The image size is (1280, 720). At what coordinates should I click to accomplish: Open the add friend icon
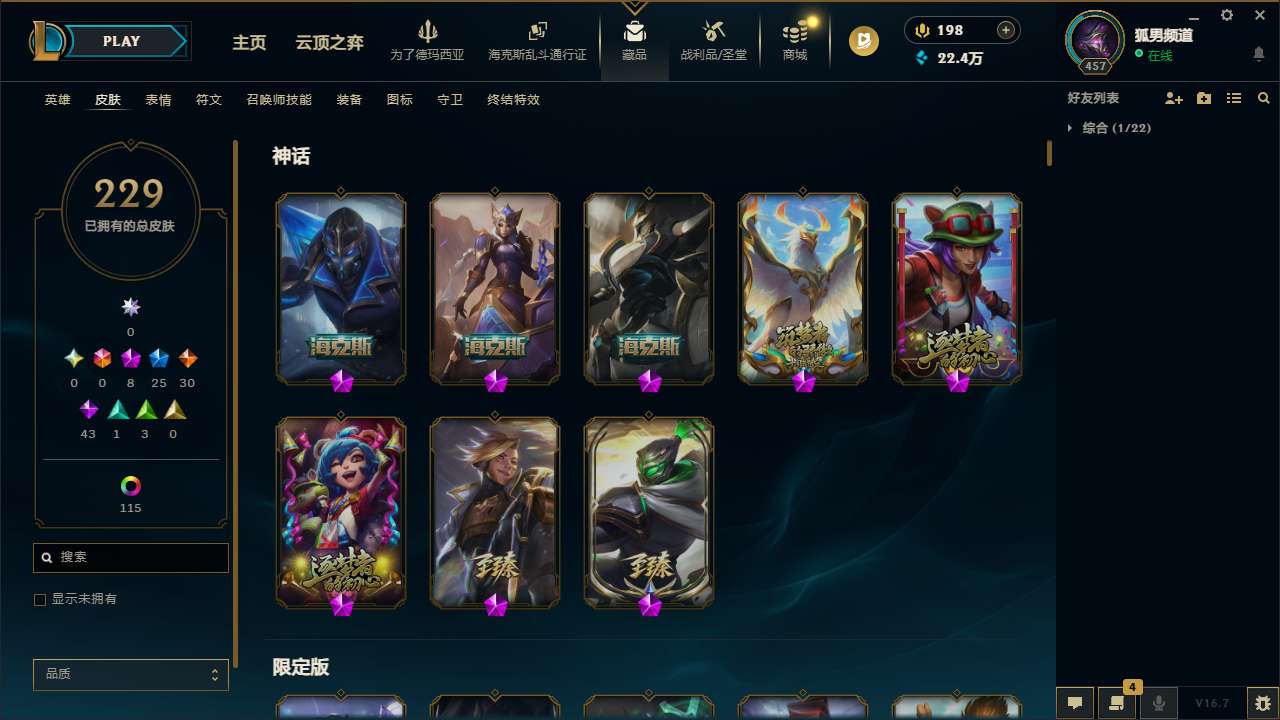click(x=1174, y=97)
